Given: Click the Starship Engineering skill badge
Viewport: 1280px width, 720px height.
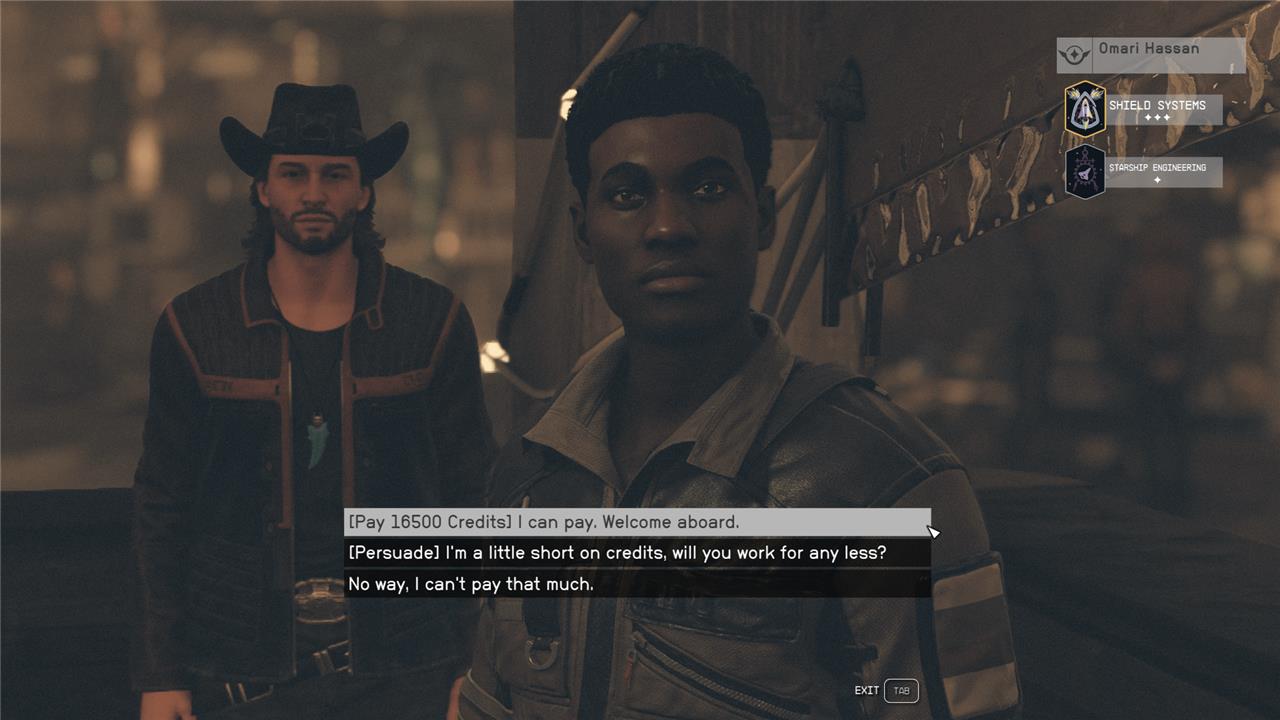Looking at the screenshot, I should 1085,172.
